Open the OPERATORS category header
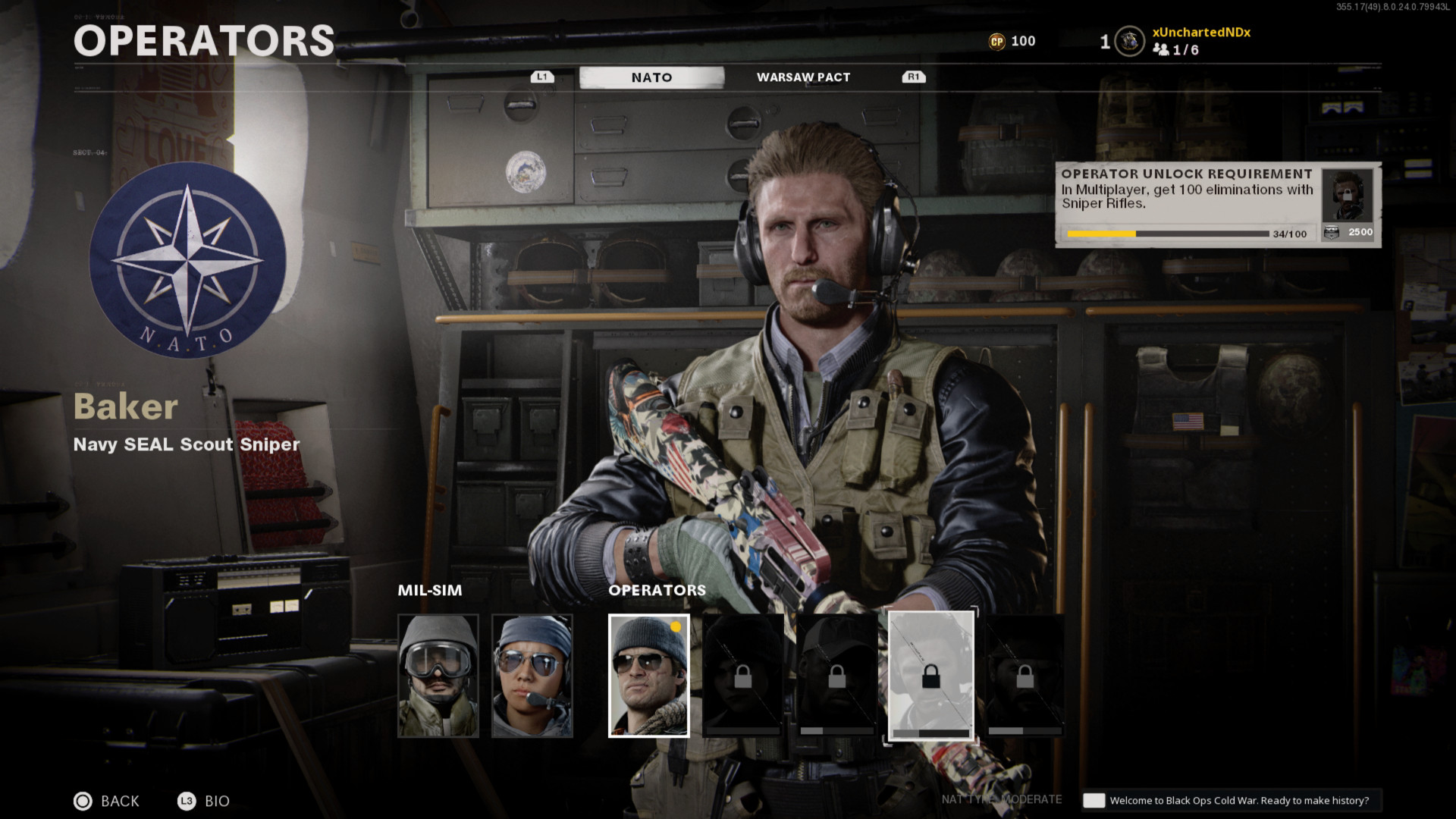Image resolution: width=1456 pixels, height=819 pixels. pos(657,590)
